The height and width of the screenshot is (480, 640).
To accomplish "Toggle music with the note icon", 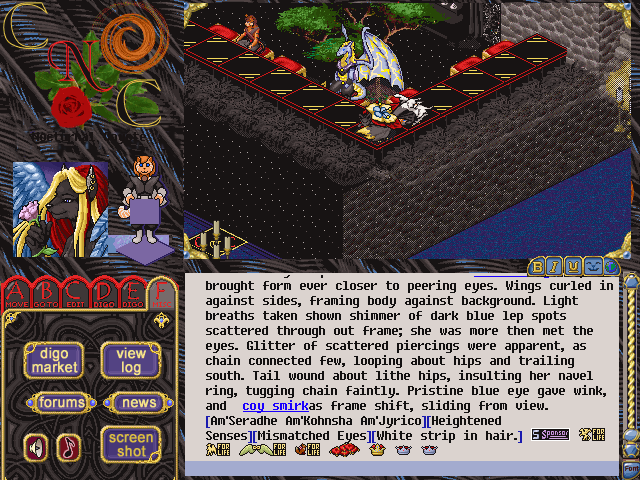I will pos(68,446).
